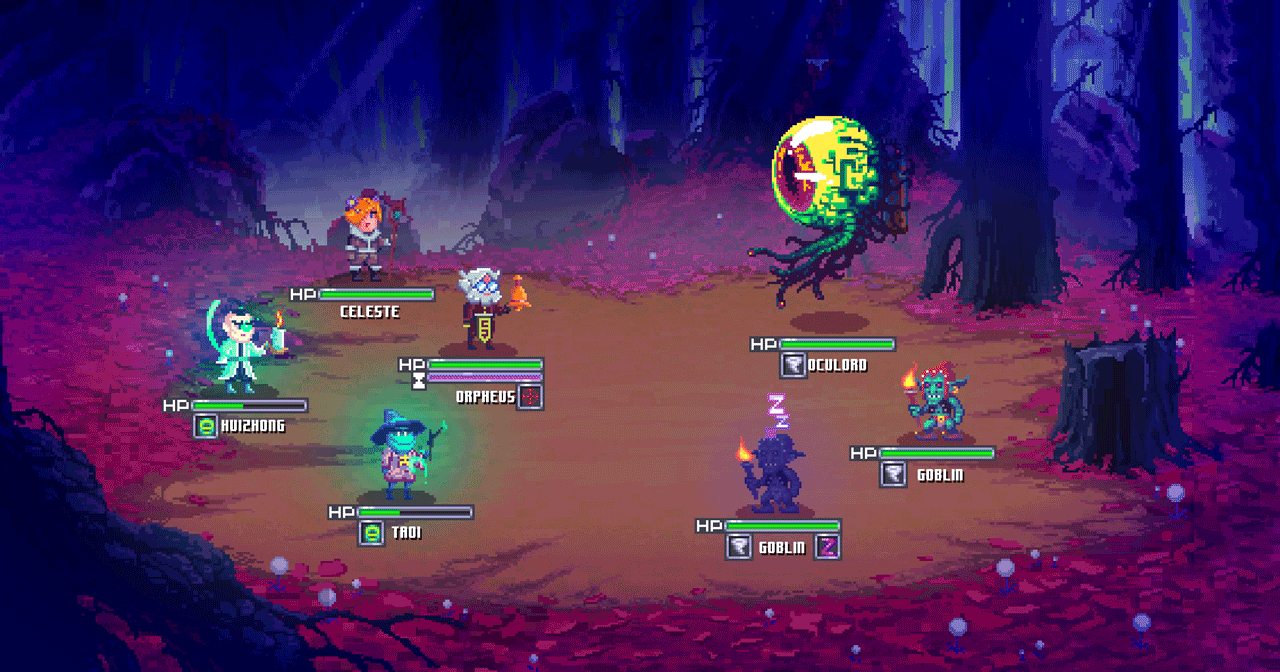
Task: Click Orpheus's red crosshair status icon
Action: tap(530, 397)
